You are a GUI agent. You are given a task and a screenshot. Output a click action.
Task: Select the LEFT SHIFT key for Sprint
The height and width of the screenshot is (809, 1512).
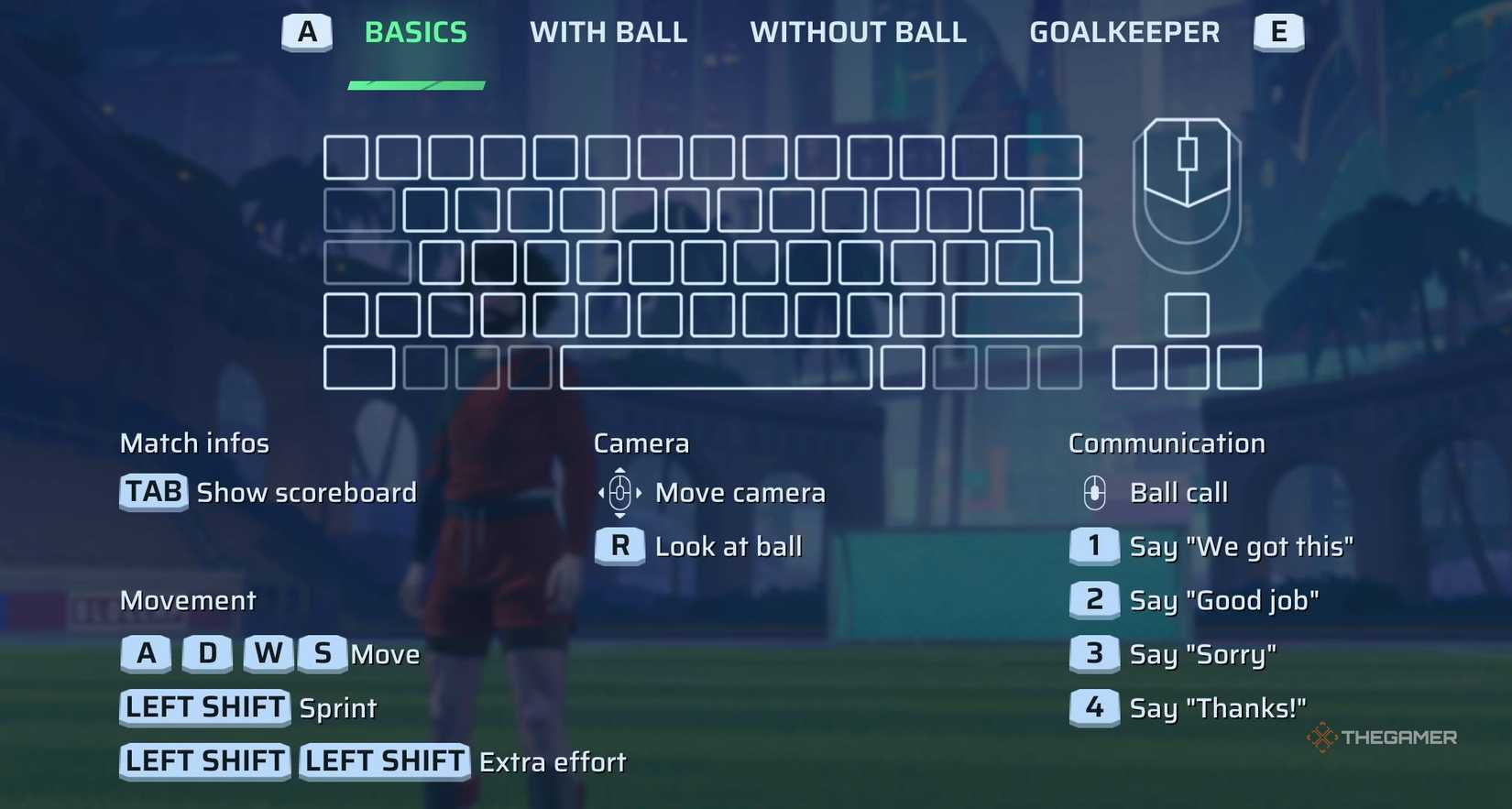click(x=203, y=707)
